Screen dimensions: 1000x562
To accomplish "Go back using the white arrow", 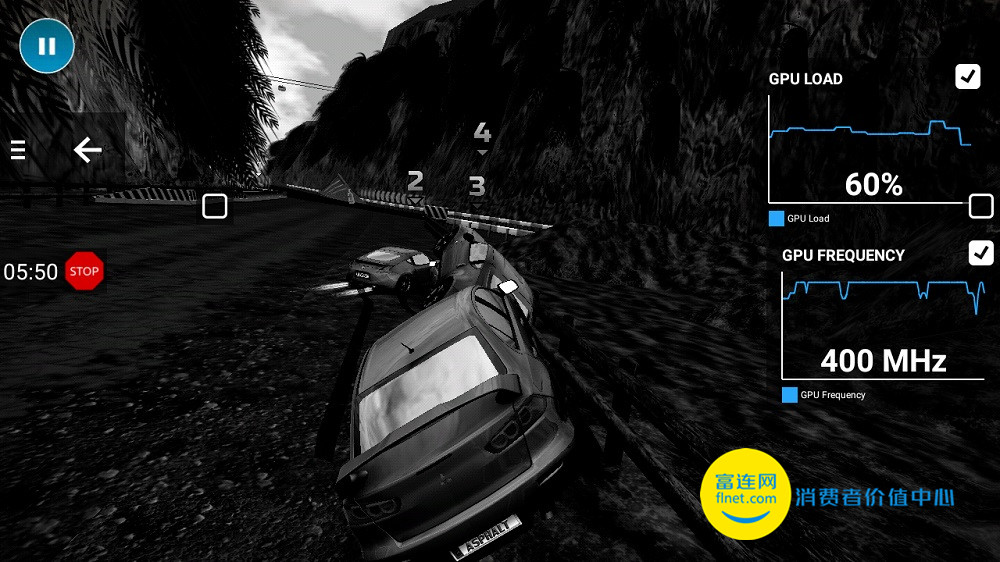I will point(88,150).
